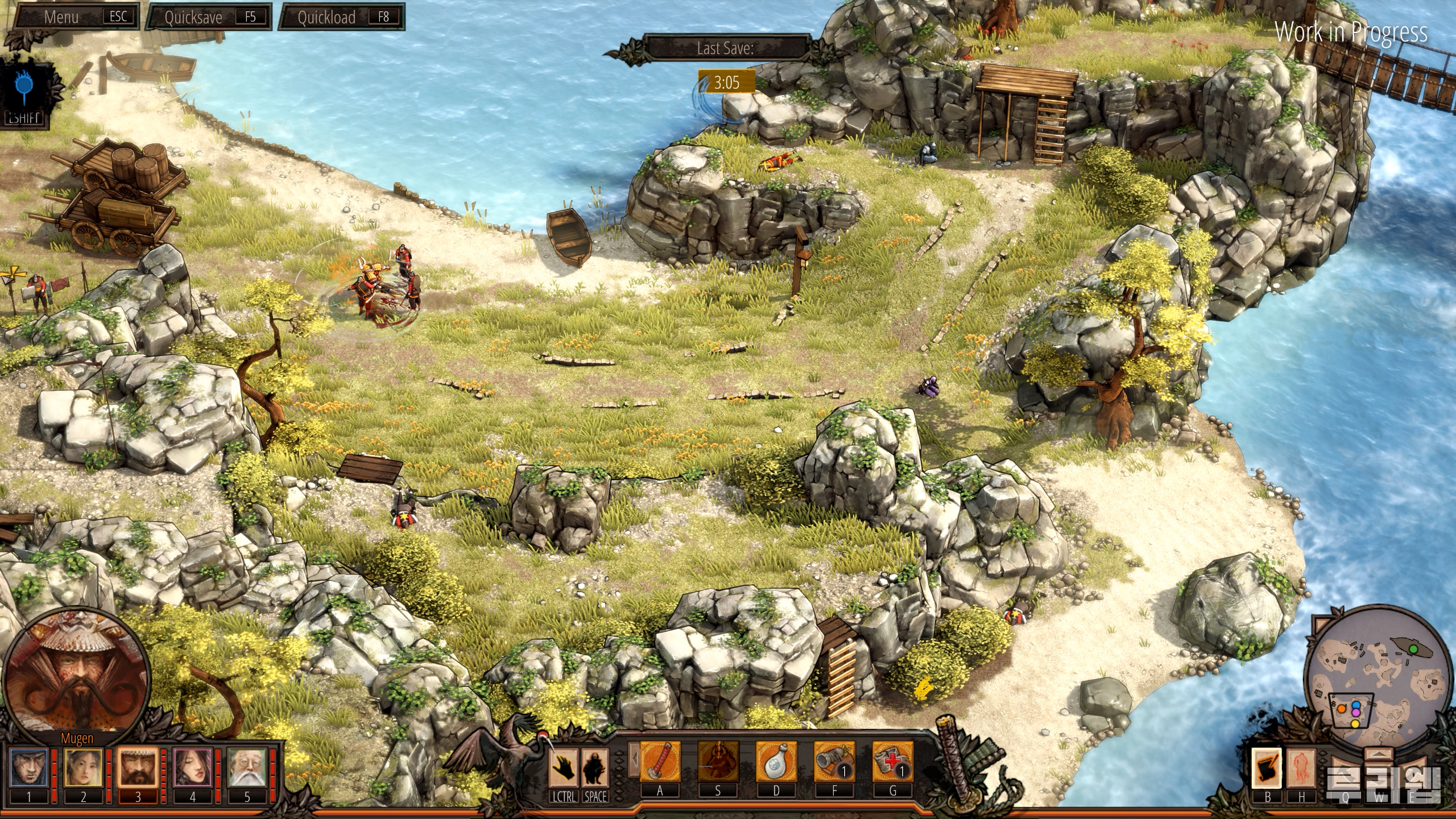This screenshot has height=819, width=1456.
Task: Select Mugen's bearded samurai portrait
Action: tap(138, 767)
